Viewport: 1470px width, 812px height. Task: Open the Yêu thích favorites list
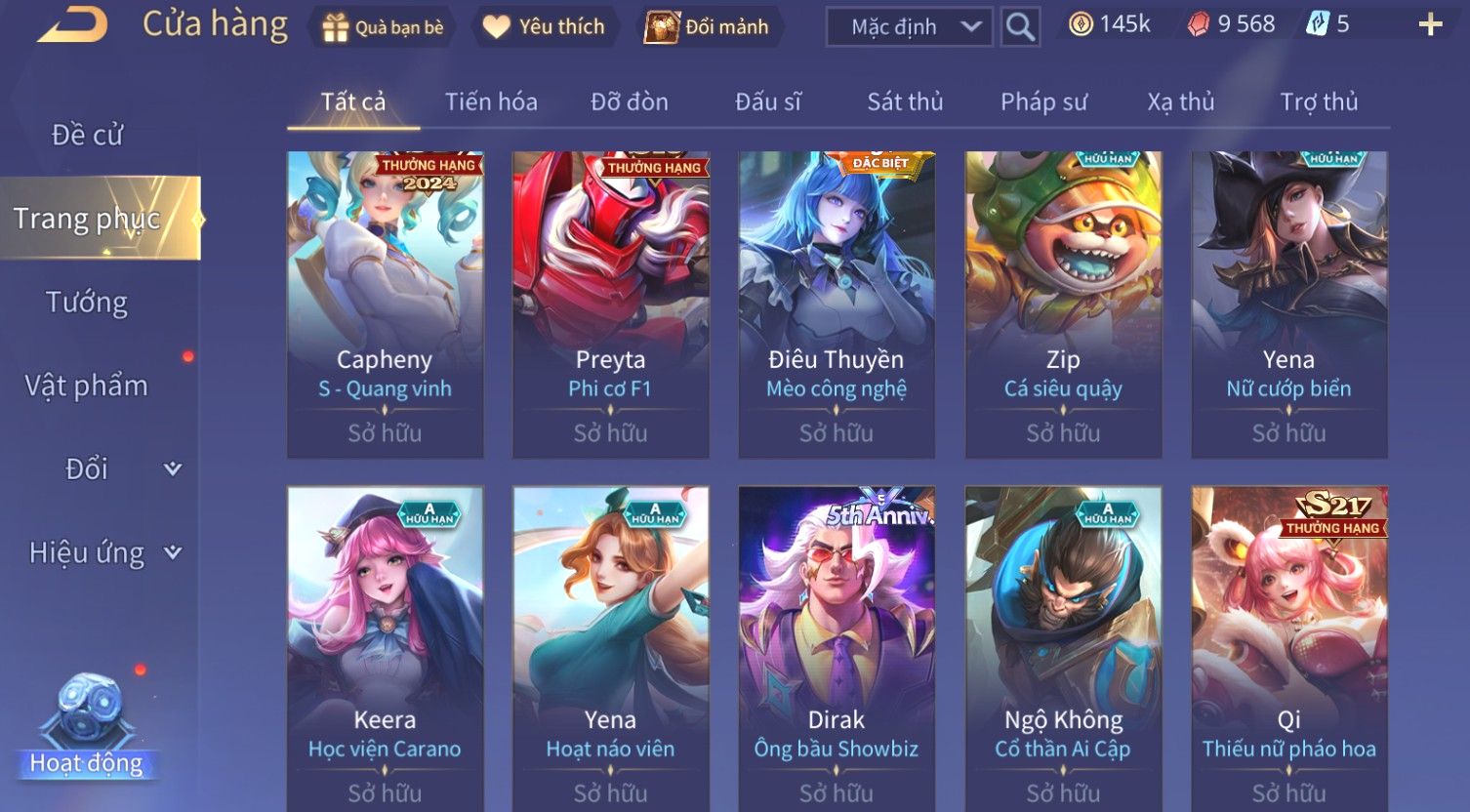(544, 27)
